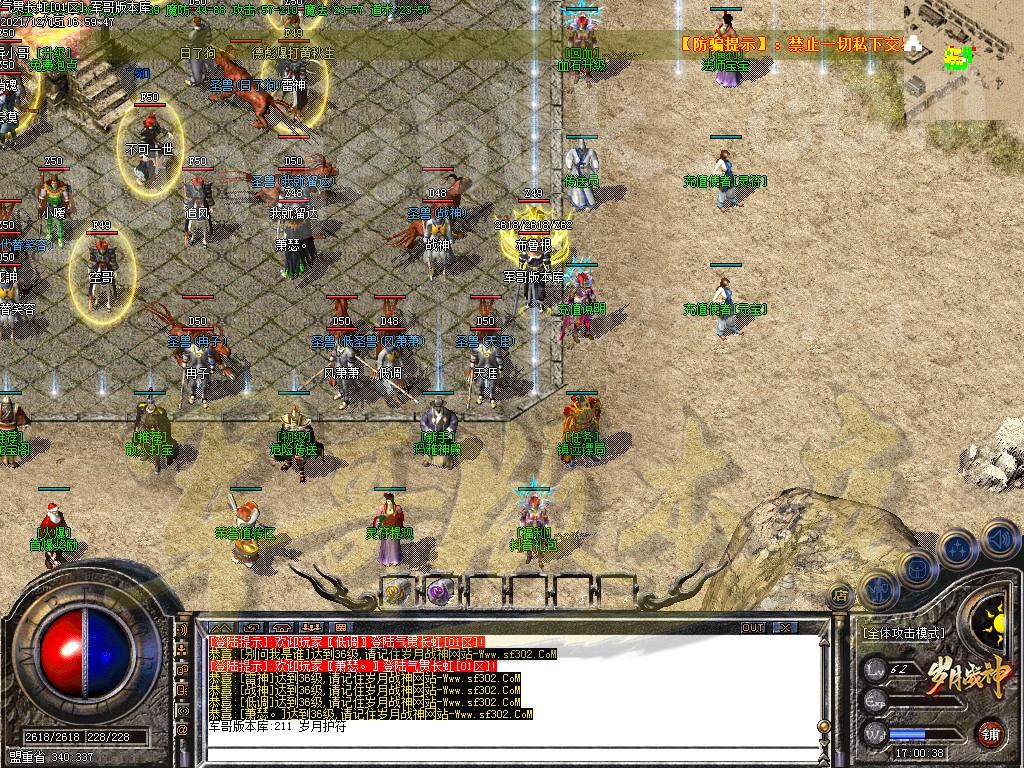This screenshot has width=1024, height=768.
Task: Open the character equipment icon
Action: tap(878, 588)
